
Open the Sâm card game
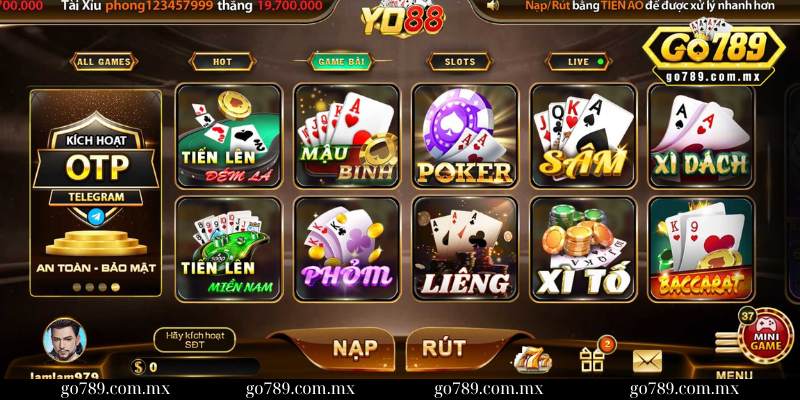(583, 136)
